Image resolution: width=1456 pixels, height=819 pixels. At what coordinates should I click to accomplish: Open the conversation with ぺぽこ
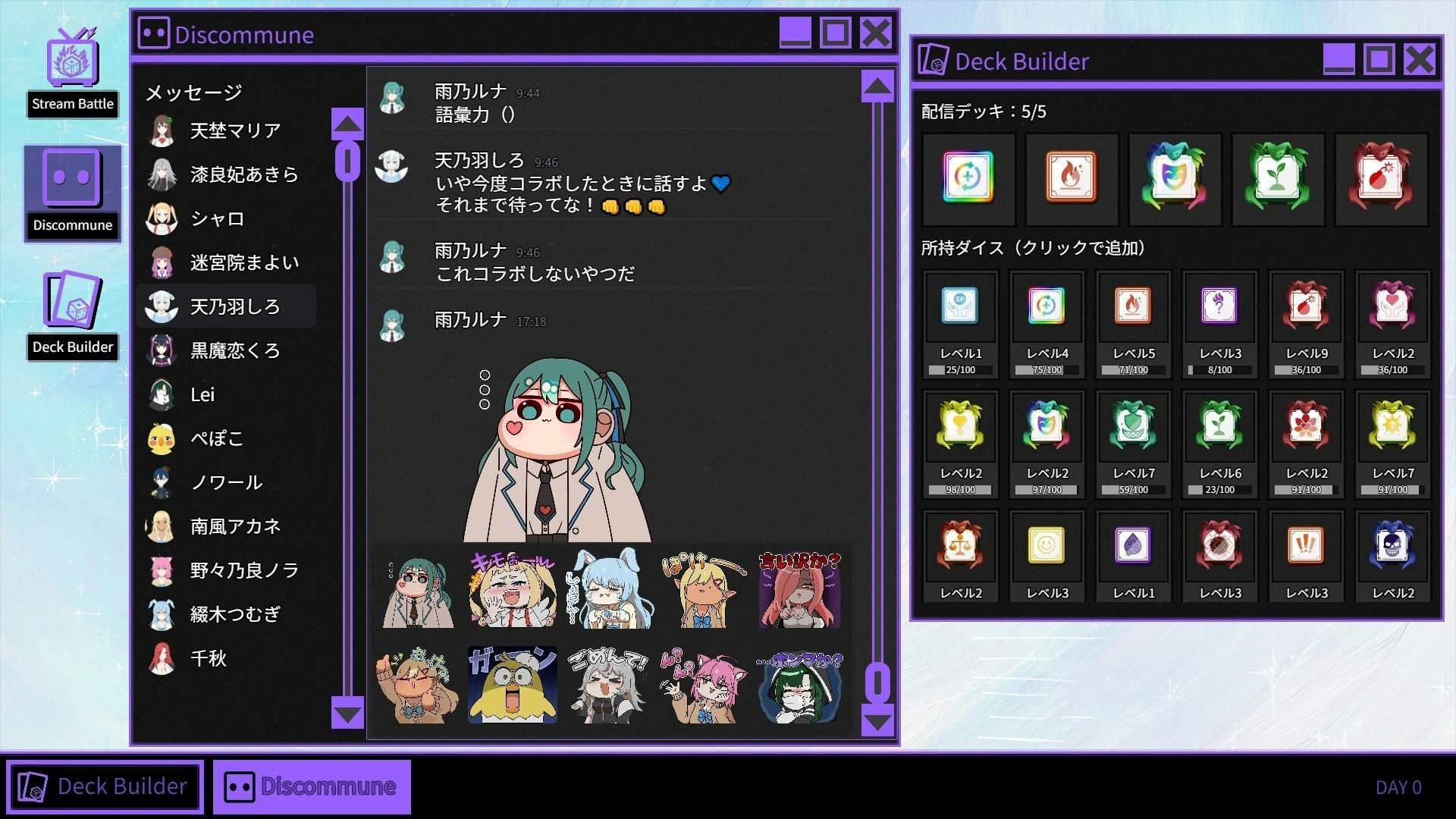tap(216, 438)
